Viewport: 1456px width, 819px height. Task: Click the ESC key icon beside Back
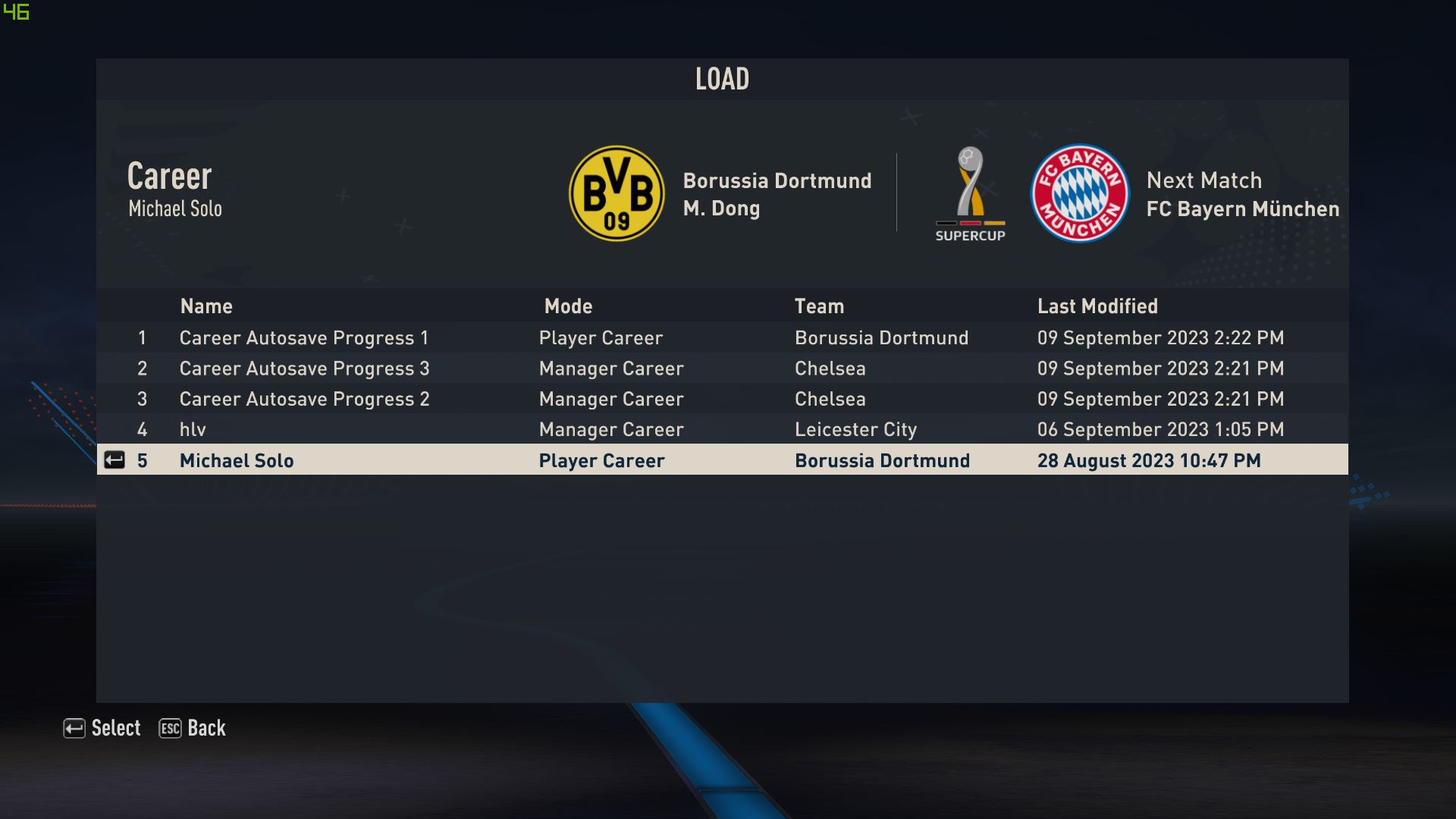170,728
